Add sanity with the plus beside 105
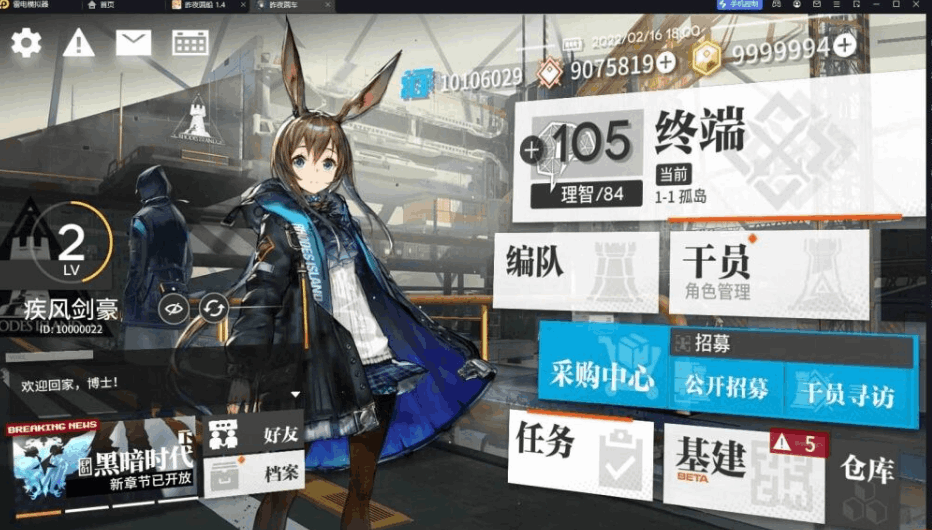Screen dimensions: 932x530 click(531, 152)
